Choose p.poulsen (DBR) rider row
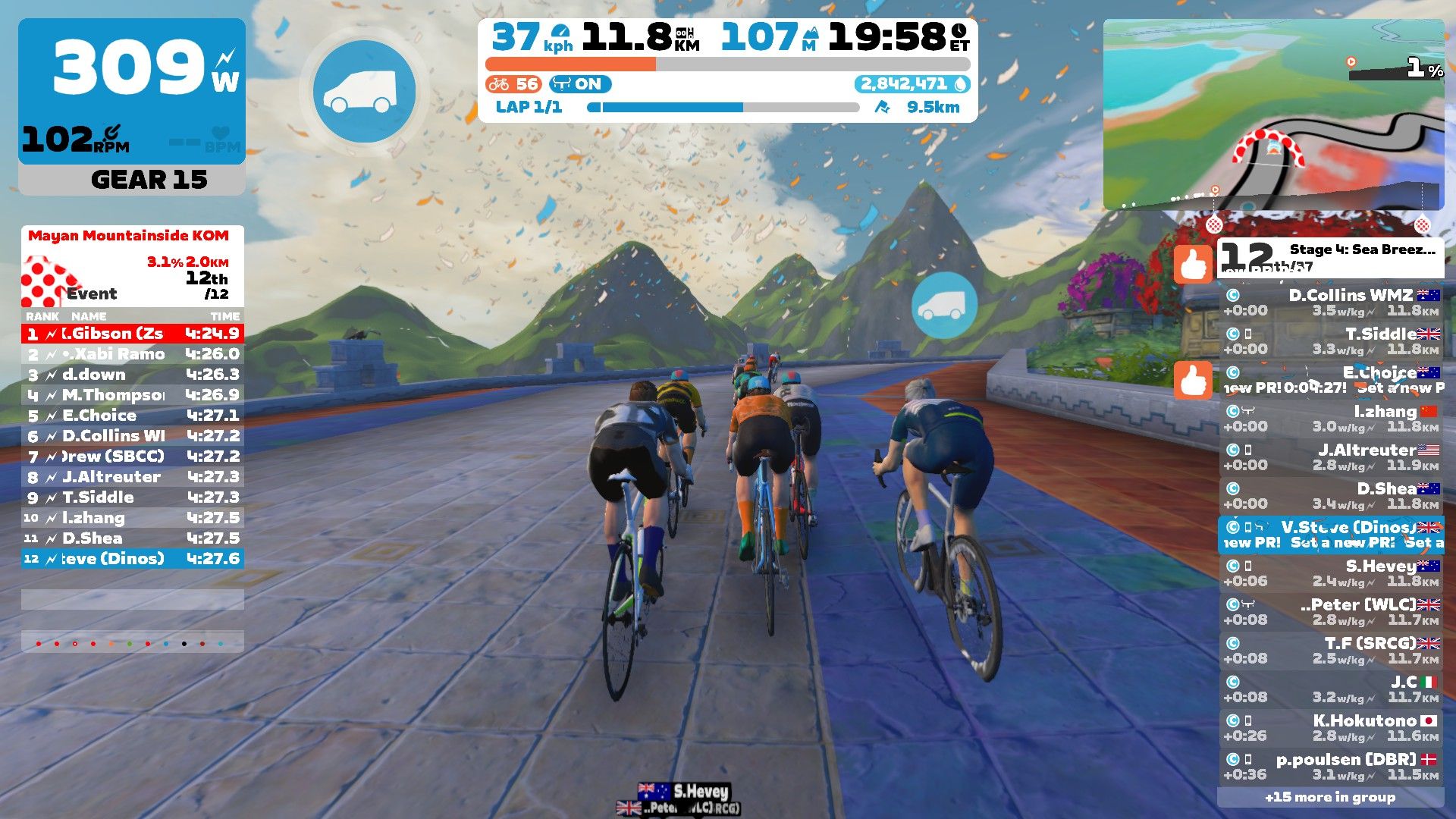The width and height of the screenshot is (1456, 819). coord(1331,767)
